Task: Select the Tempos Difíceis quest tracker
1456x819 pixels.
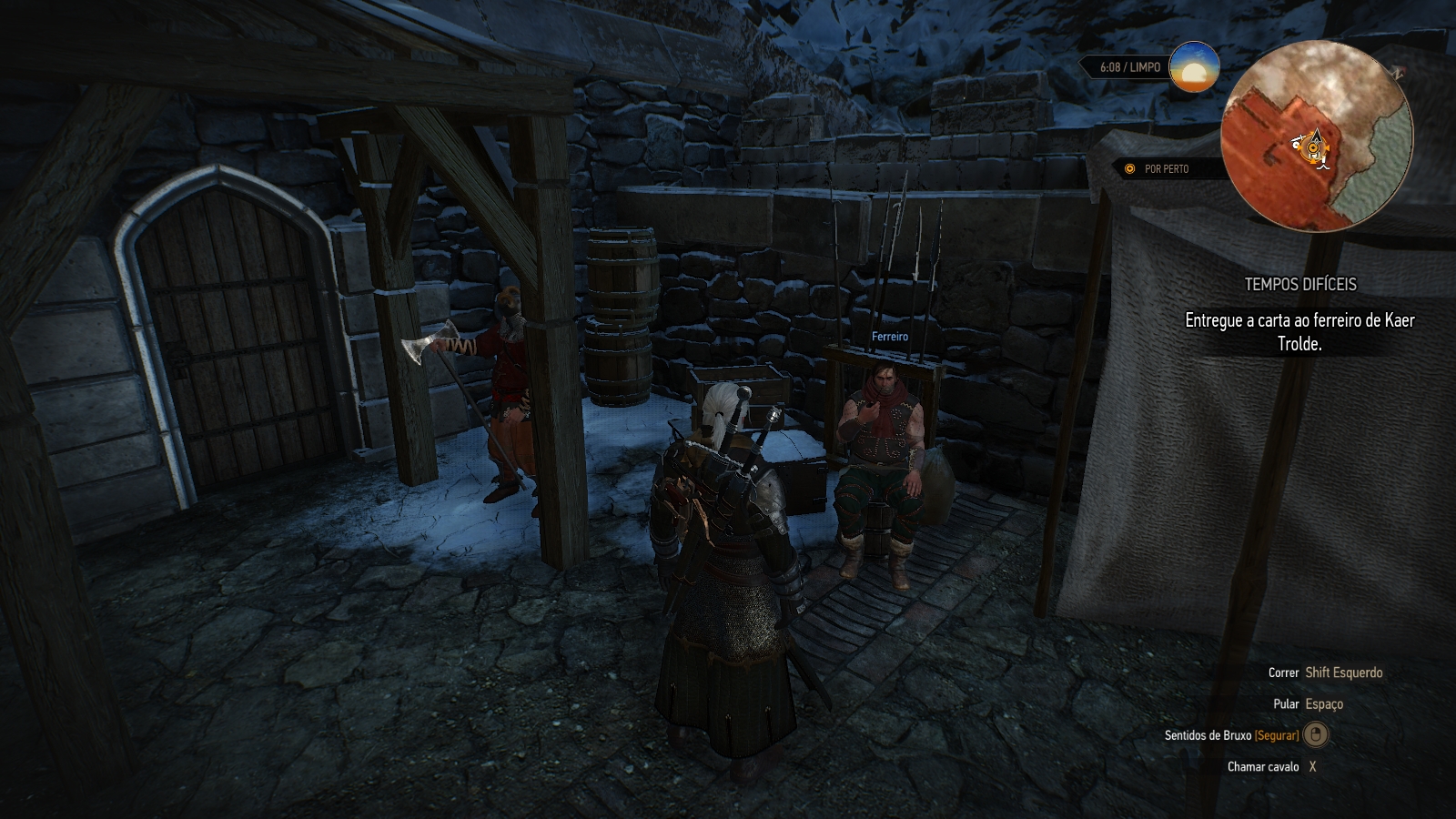Action: click(1299, 285)
